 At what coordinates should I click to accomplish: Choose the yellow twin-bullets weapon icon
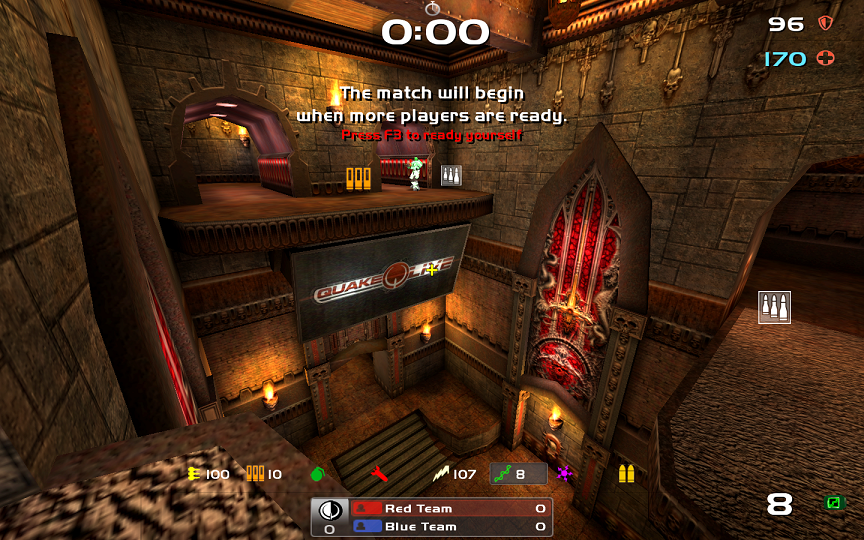pyautogui.click(x=626, y=474)
